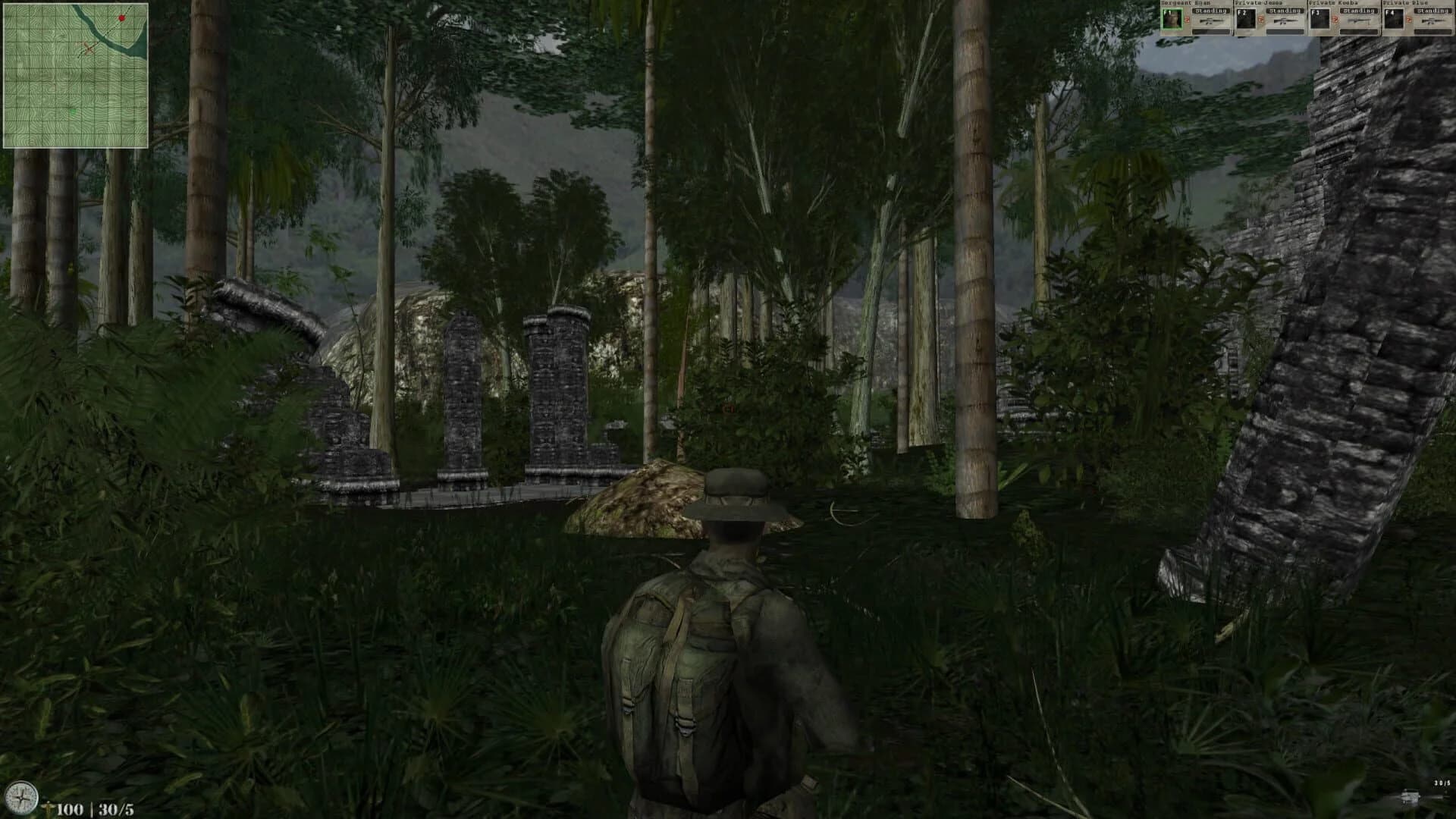Select Sergeant Egan's F1 portrait
This screenshot has height=819, width=1456.
1171,19
